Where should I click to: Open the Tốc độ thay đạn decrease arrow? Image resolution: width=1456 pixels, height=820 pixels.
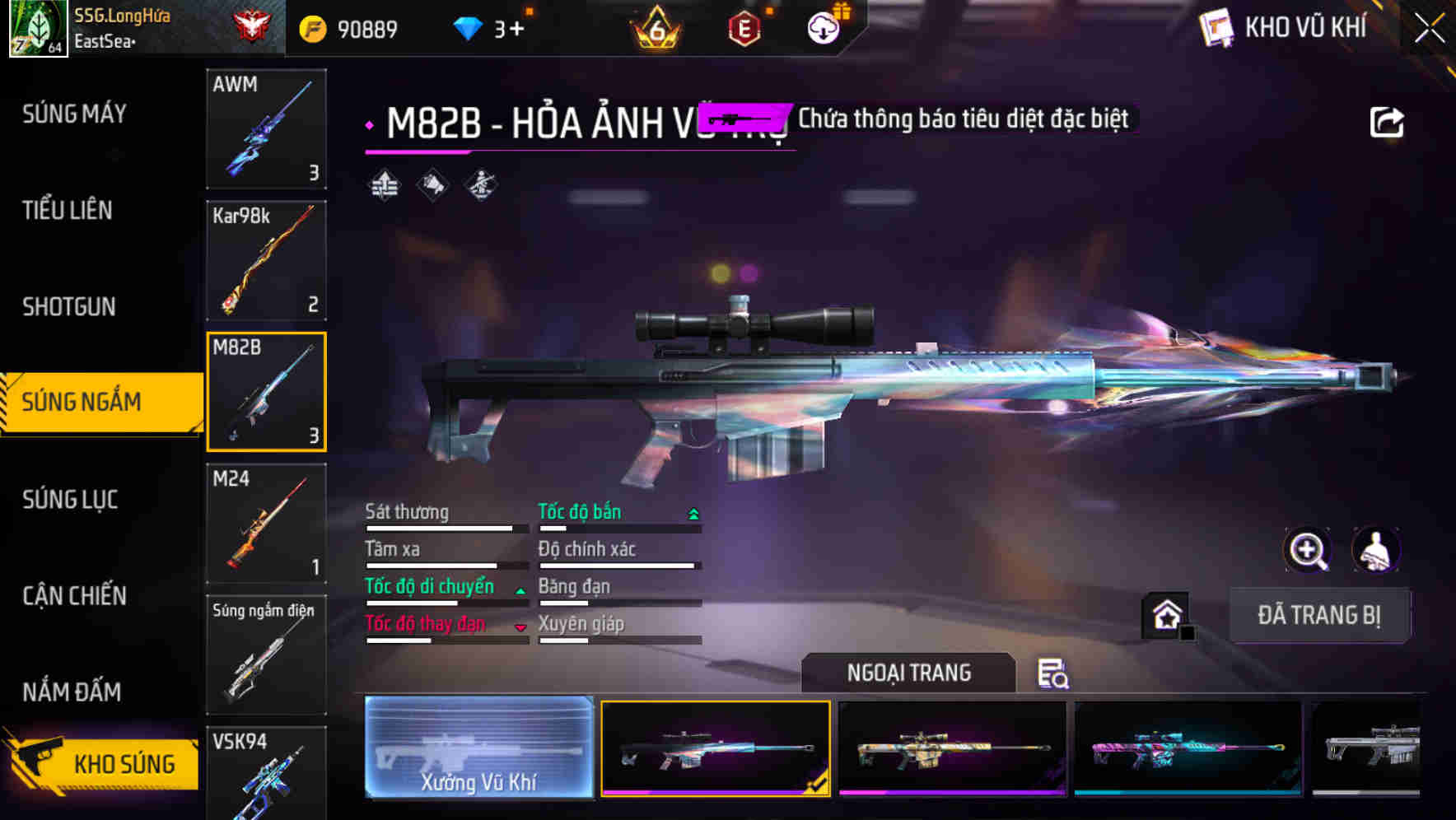(520, 627)
